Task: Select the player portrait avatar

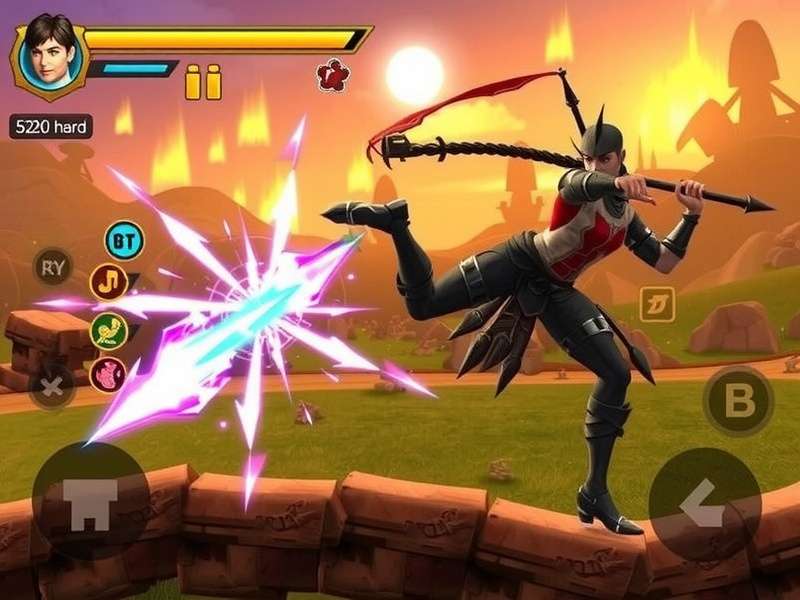Action: (49, 55)
